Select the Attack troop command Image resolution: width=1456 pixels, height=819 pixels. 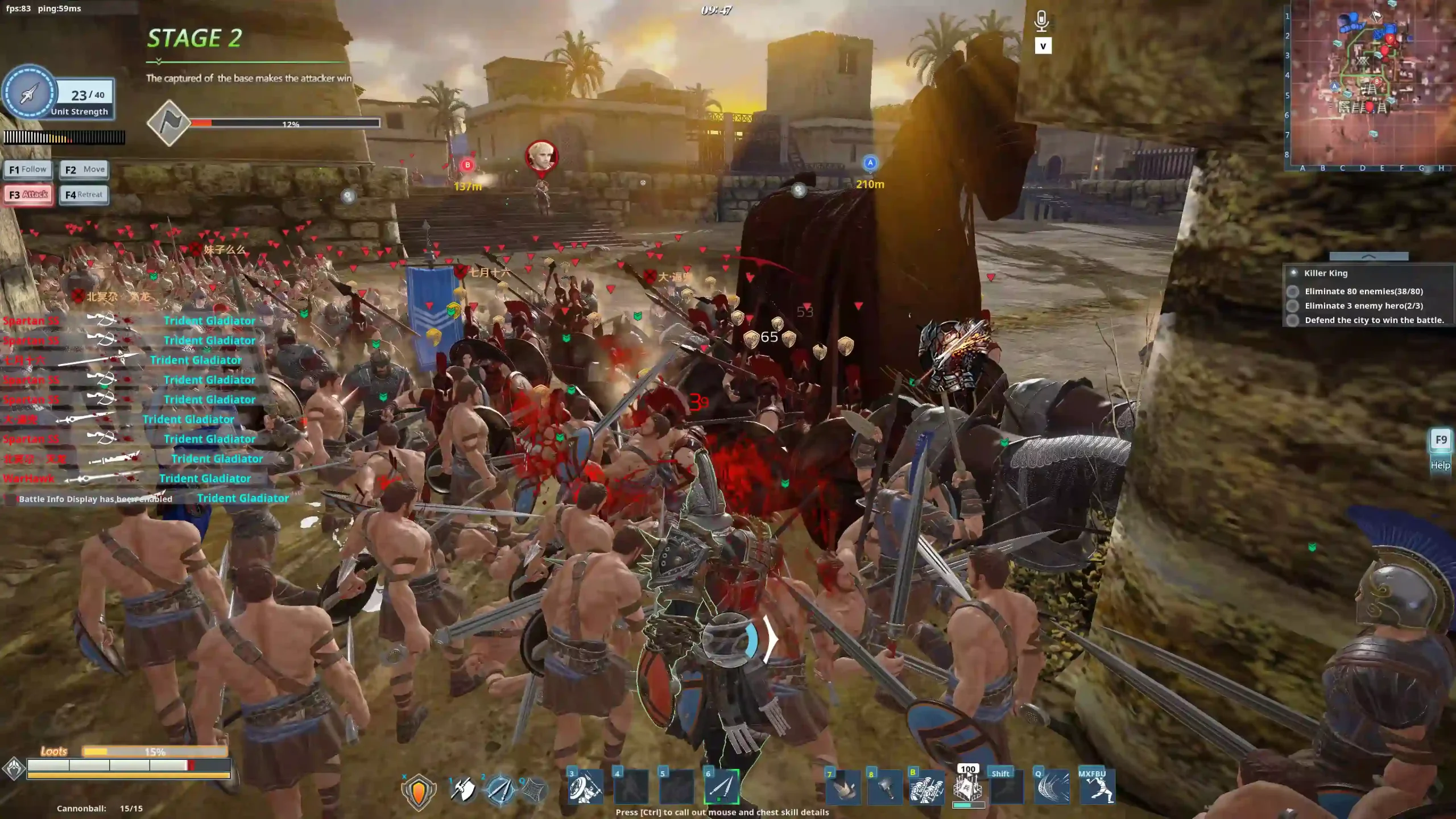tap(28, 195)
